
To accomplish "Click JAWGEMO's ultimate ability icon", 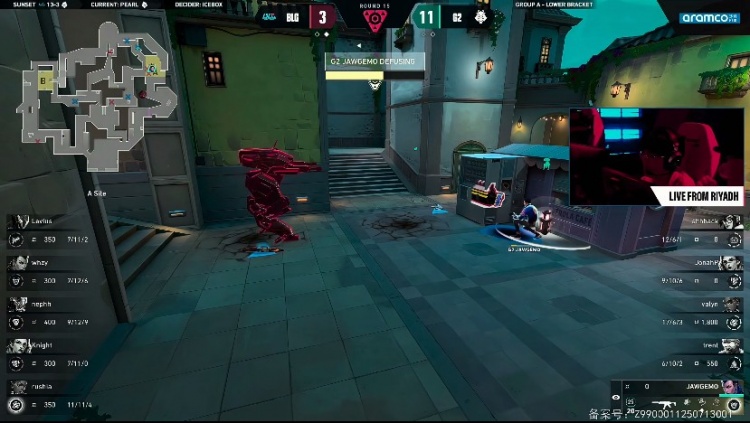I will (734, 405).
